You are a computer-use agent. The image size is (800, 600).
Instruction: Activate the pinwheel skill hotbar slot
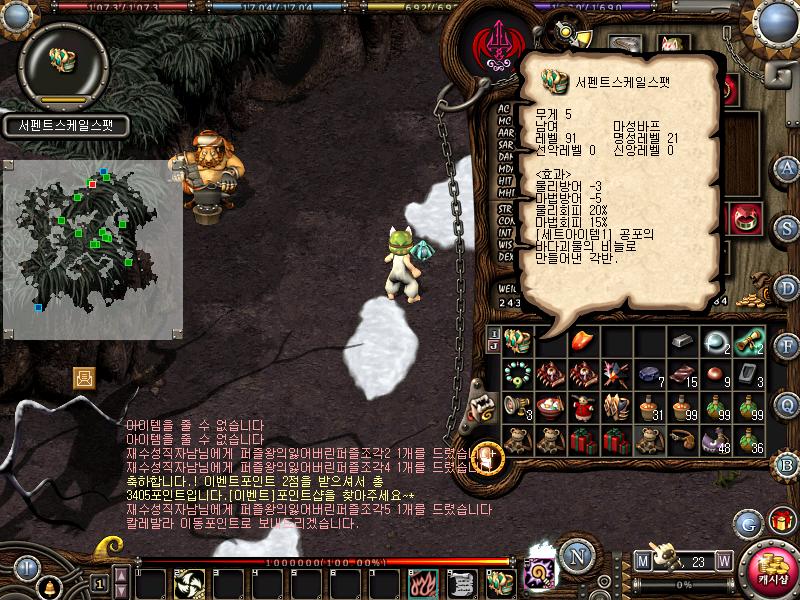click(x=190, y=583)
